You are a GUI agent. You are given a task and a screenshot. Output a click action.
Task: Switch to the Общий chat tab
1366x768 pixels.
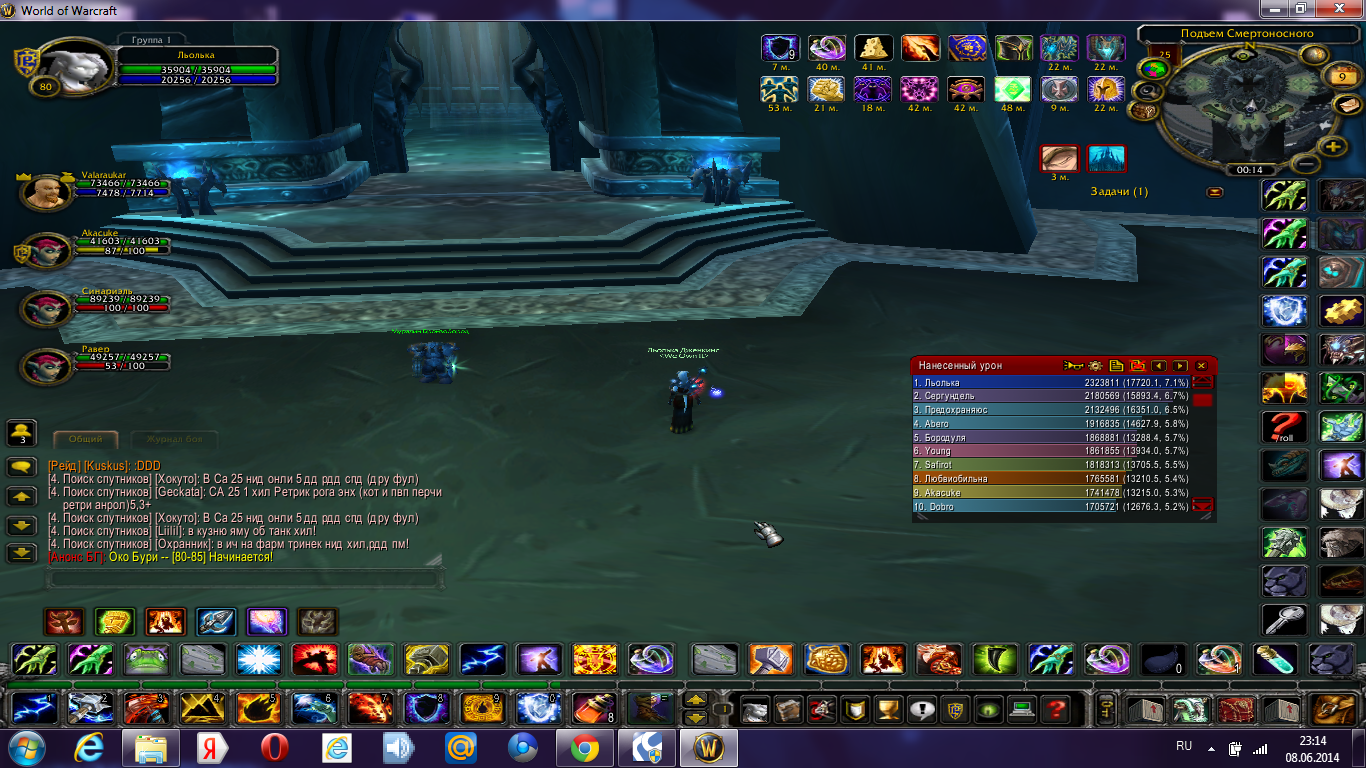pyautogui.click(x=85, y=439)
